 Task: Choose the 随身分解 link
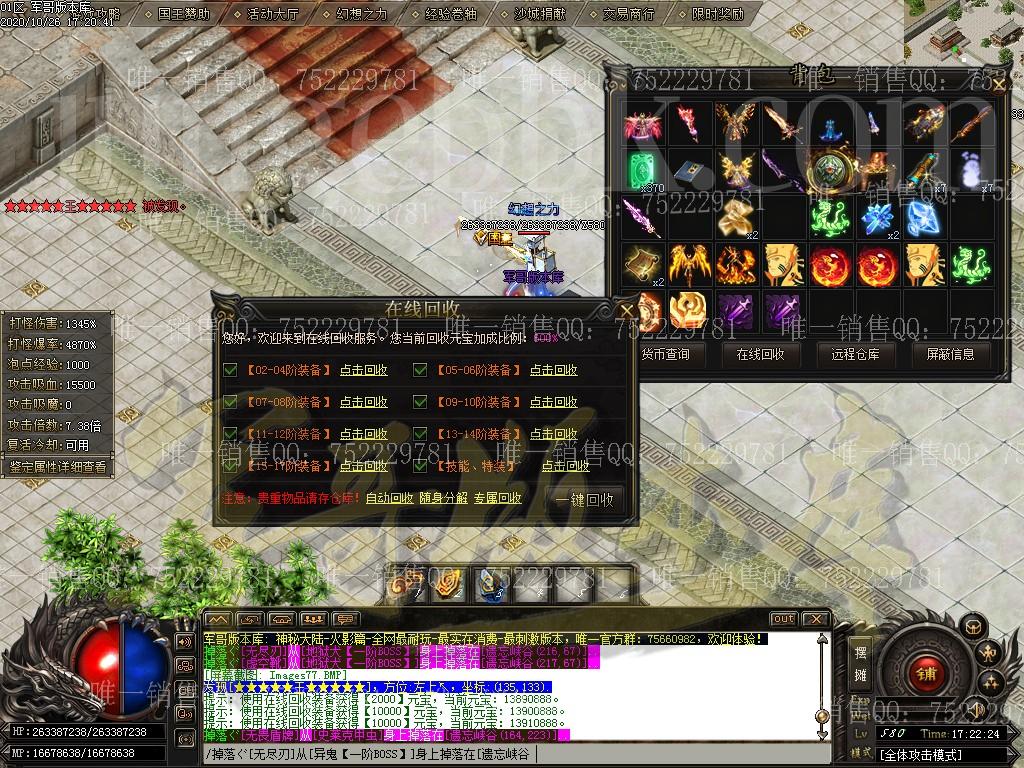coord(443,498)
